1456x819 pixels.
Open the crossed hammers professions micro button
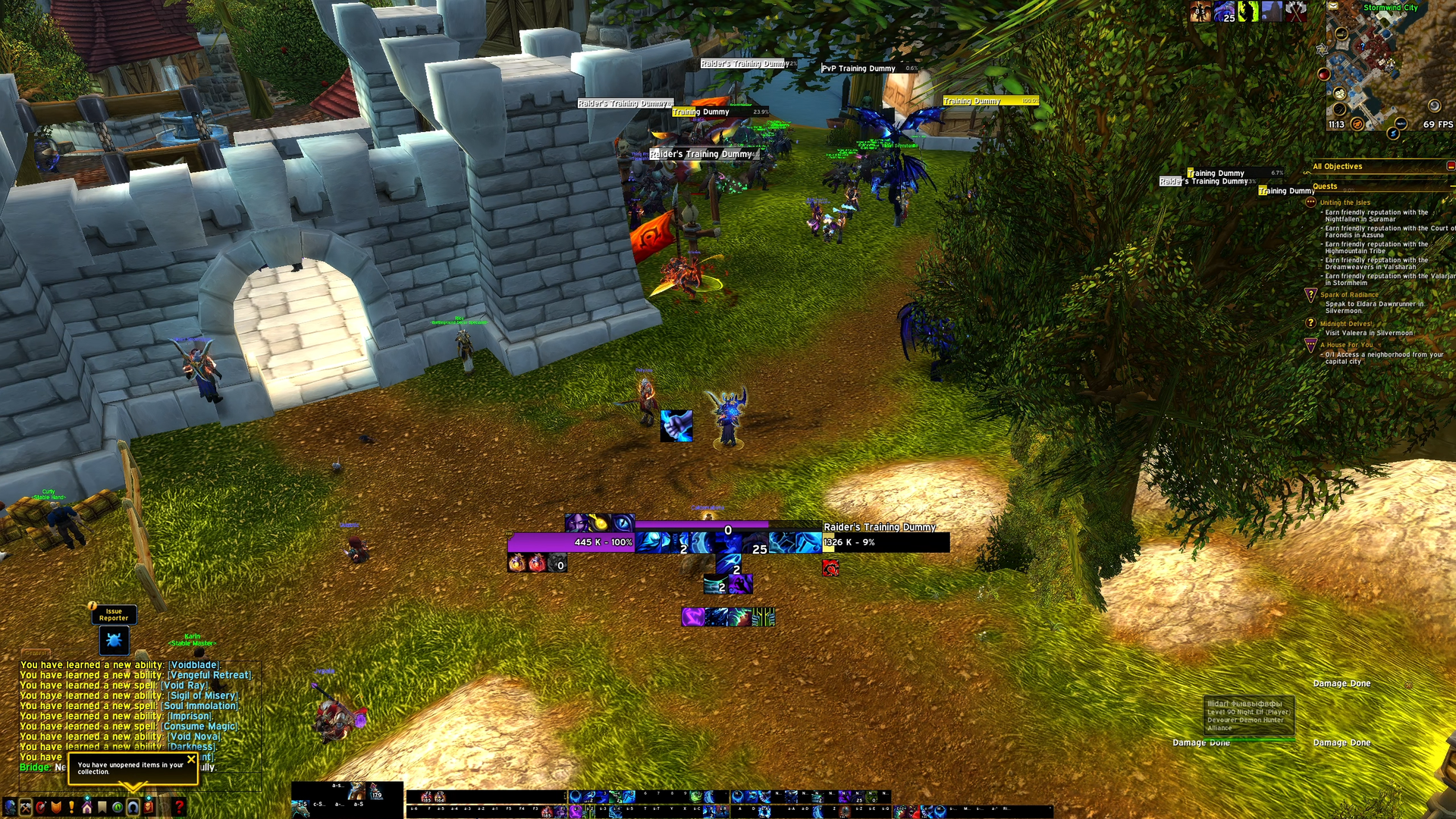[x=25, y=807]
